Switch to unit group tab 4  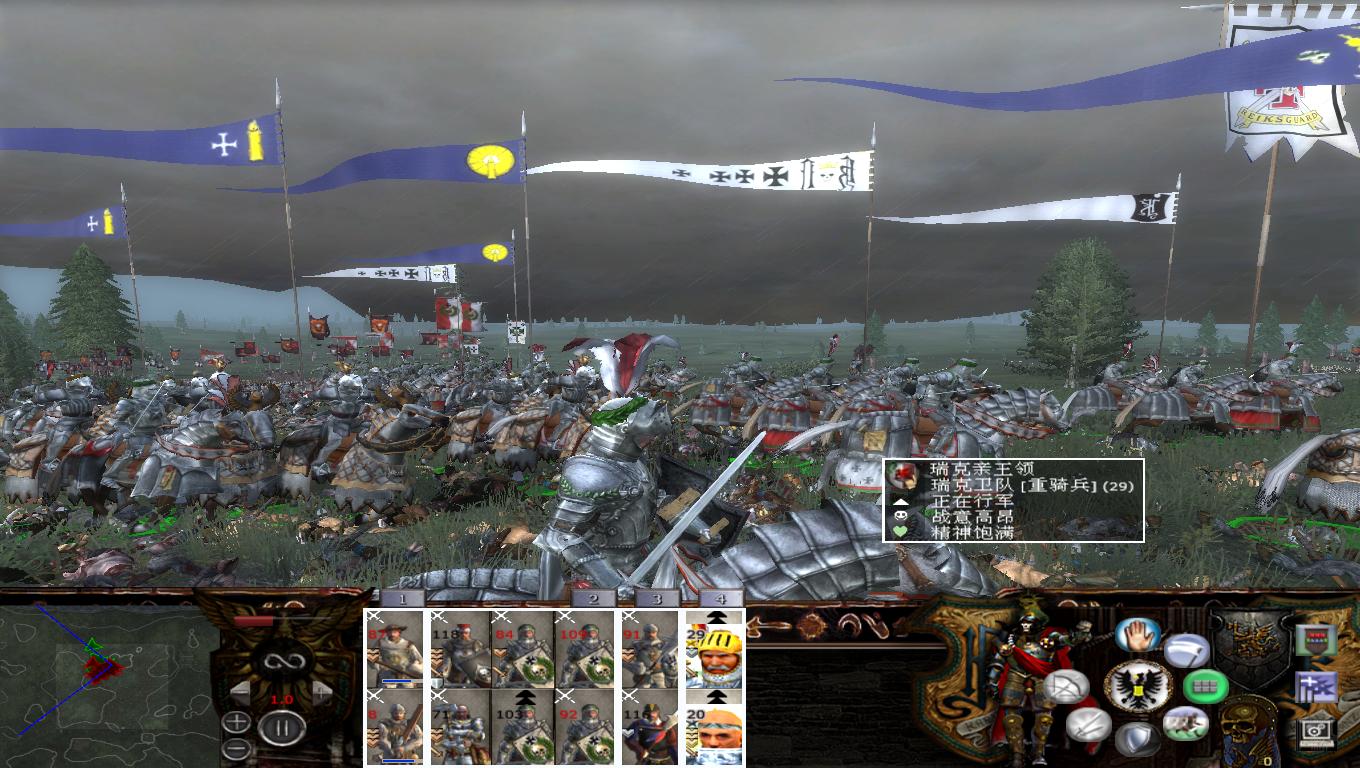tap(720, 598)
